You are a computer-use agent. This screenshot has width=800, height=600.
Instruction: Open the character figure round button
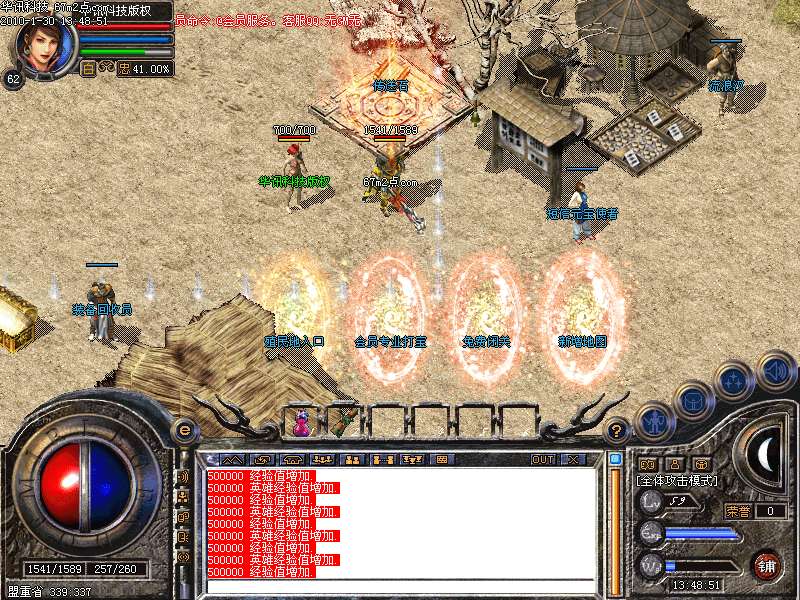coord(652,423)
